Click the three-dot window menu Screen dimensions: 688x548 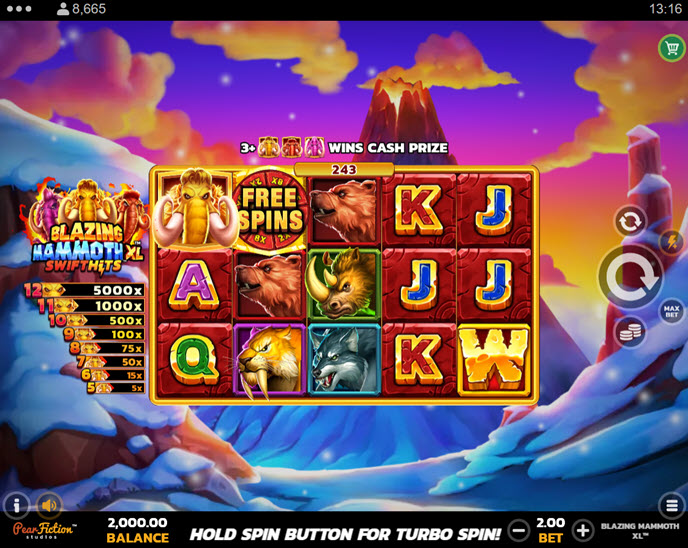[x=20, y=9]
